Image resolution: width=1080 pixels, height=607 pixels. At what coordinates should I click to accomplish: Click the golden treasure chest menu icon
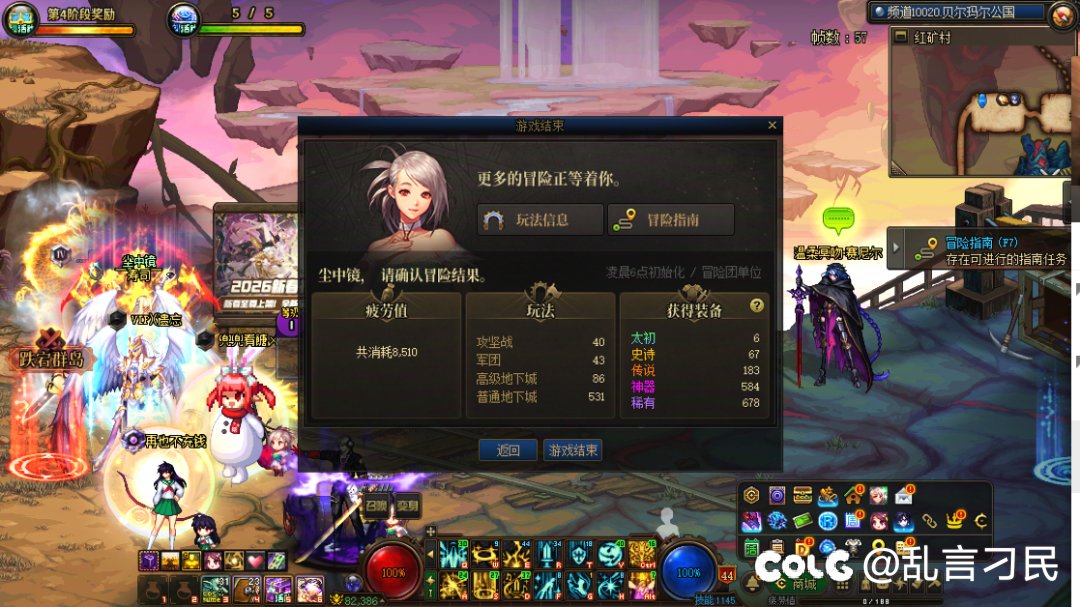click(x=802, y=495)
